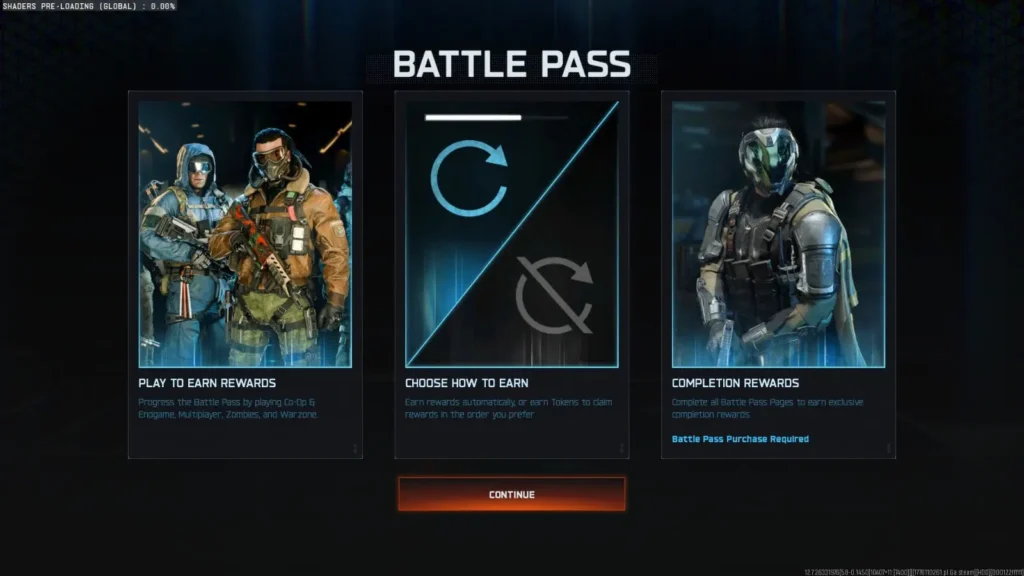Click the Battle Pass Purchase Required text
Screen dimensions: 1024x576
click(x=740, y=439)
